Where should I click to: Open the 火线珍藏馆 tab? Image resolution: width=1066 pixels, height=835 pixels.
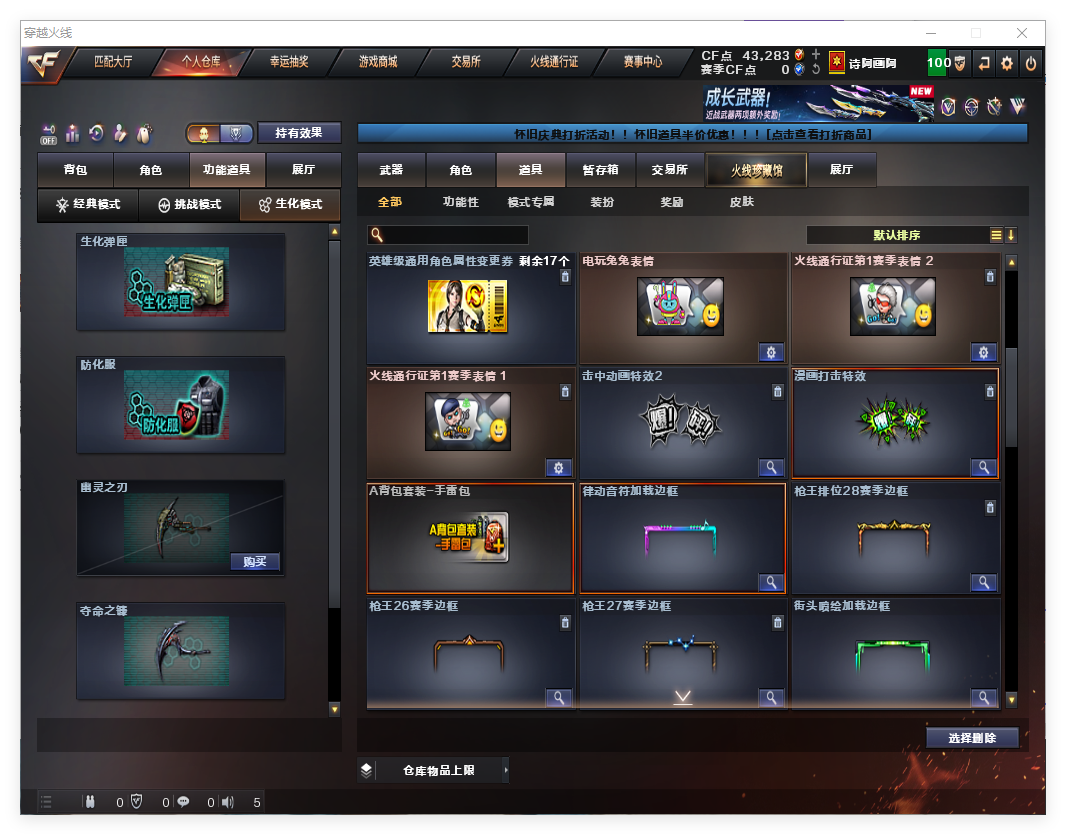pos(756,170)
